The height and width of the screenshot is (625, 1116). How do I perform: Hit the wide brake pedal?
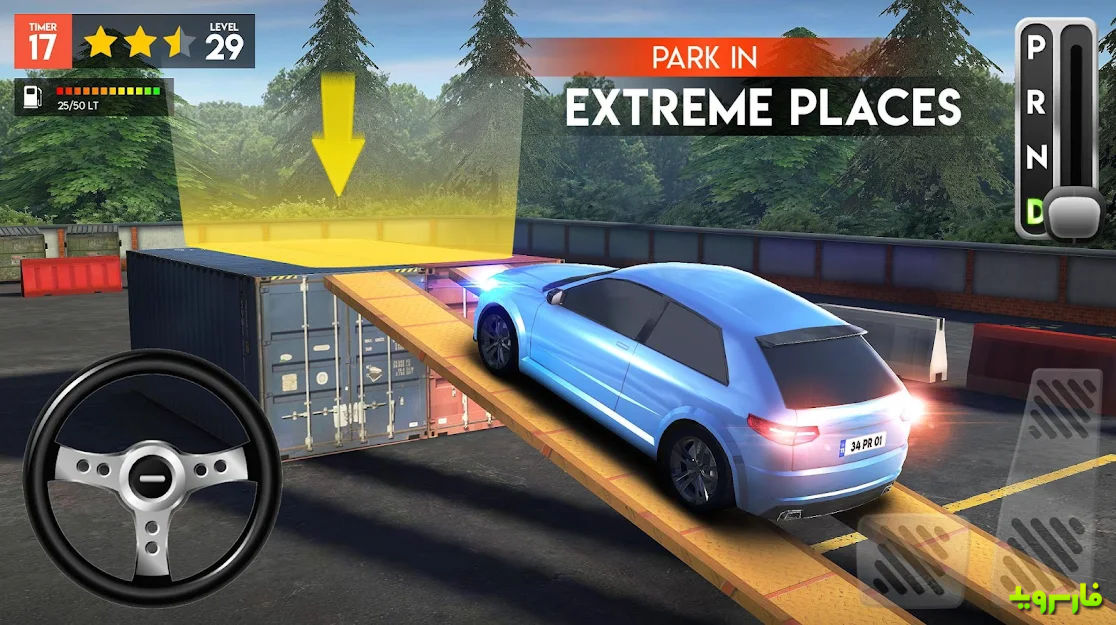912,562
